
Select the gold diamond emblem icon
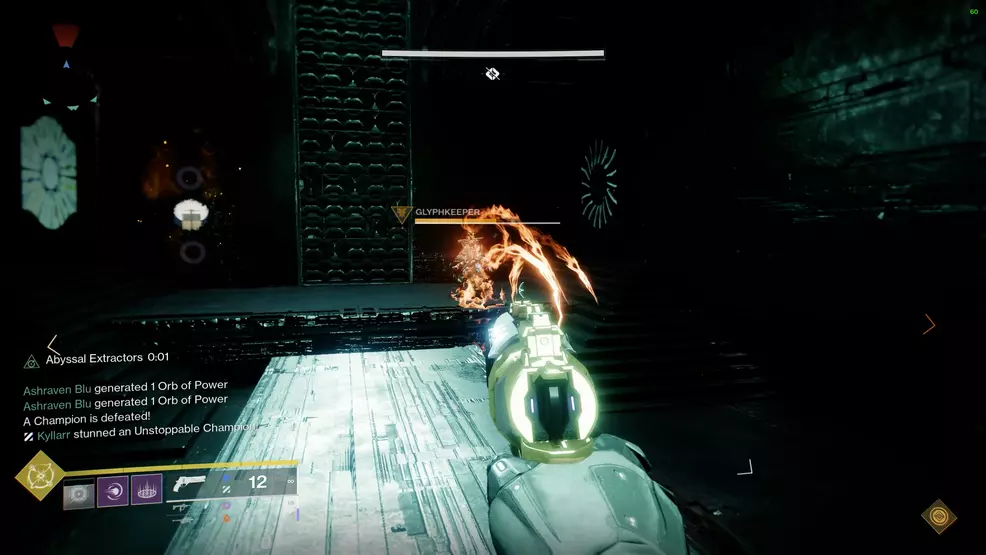(938, 516)
